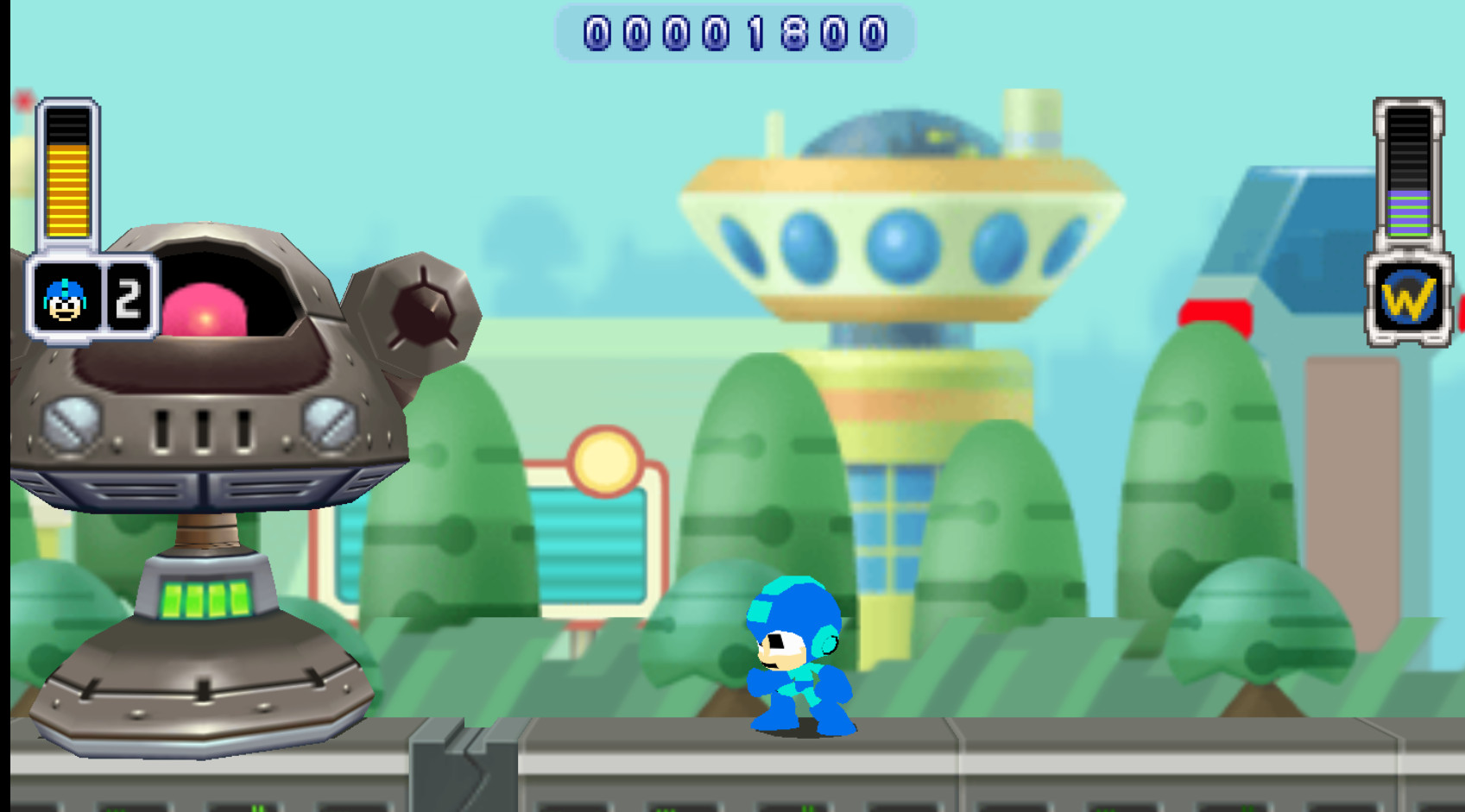Click the Mega Man face lives icon
Viewport: 1465px width, 812px height.
pos(63,297)
